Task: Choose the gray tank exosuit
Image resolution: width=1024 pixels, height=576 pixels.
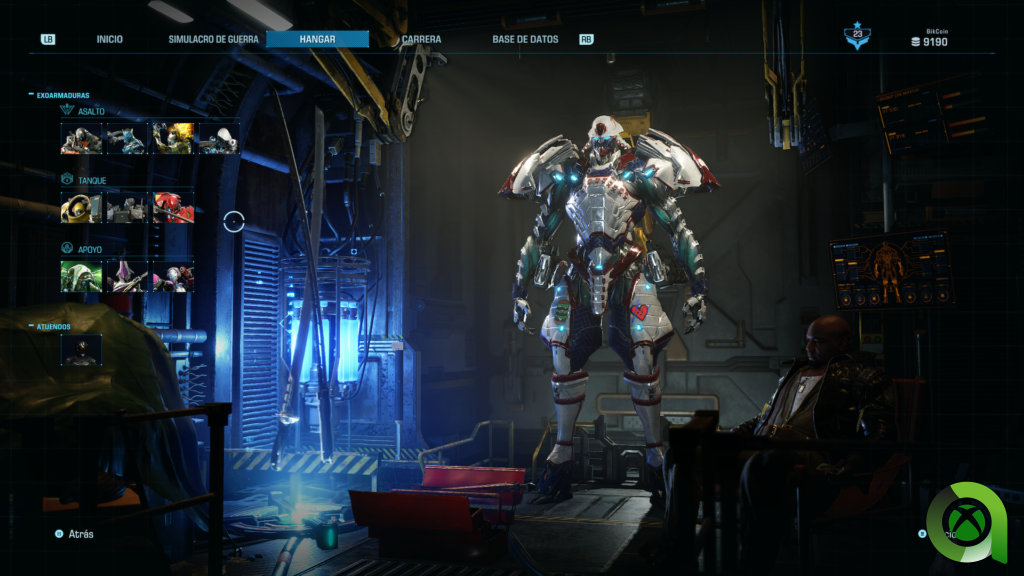Action: point(126,207)
